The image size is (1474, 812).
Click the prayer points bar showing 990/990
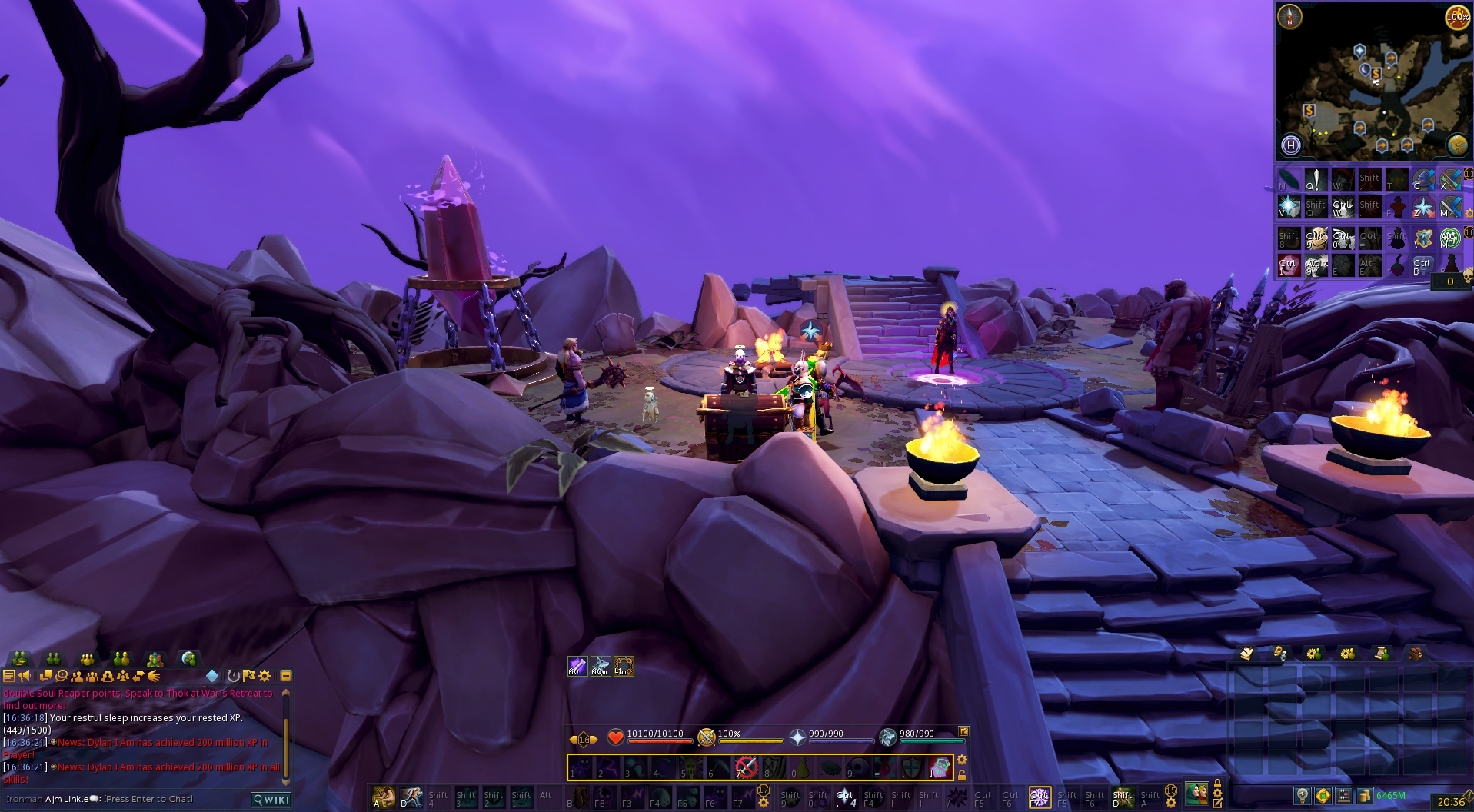pyautogui.click(x=840, y=739)
